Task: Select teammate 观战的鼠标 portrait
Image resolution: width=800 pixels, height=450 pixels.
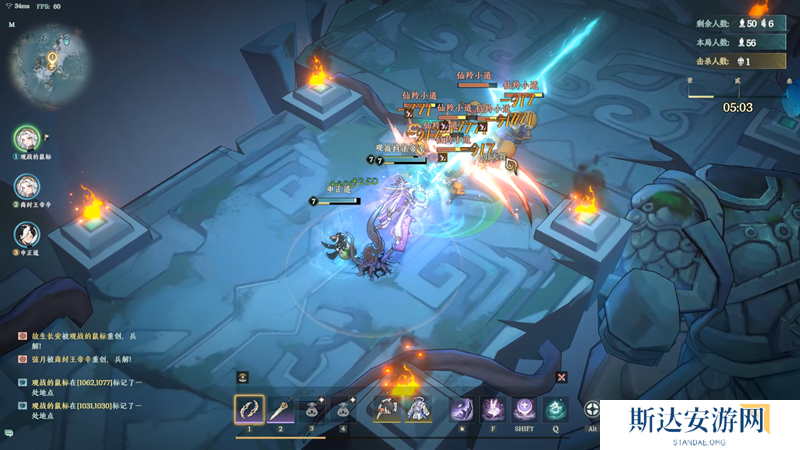Action: [26, 138]
